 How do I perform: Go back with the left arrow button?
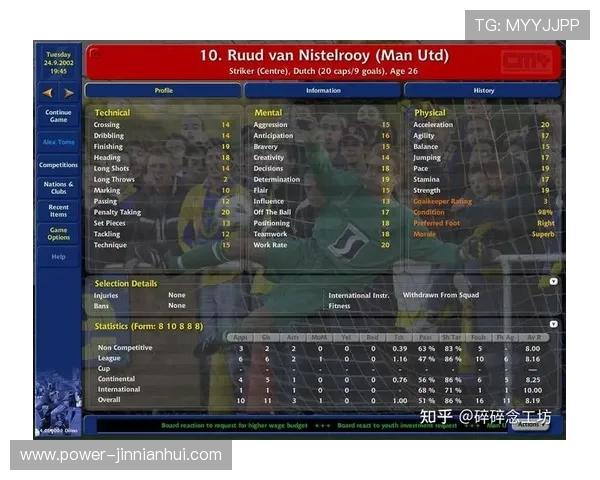[48, 93]
